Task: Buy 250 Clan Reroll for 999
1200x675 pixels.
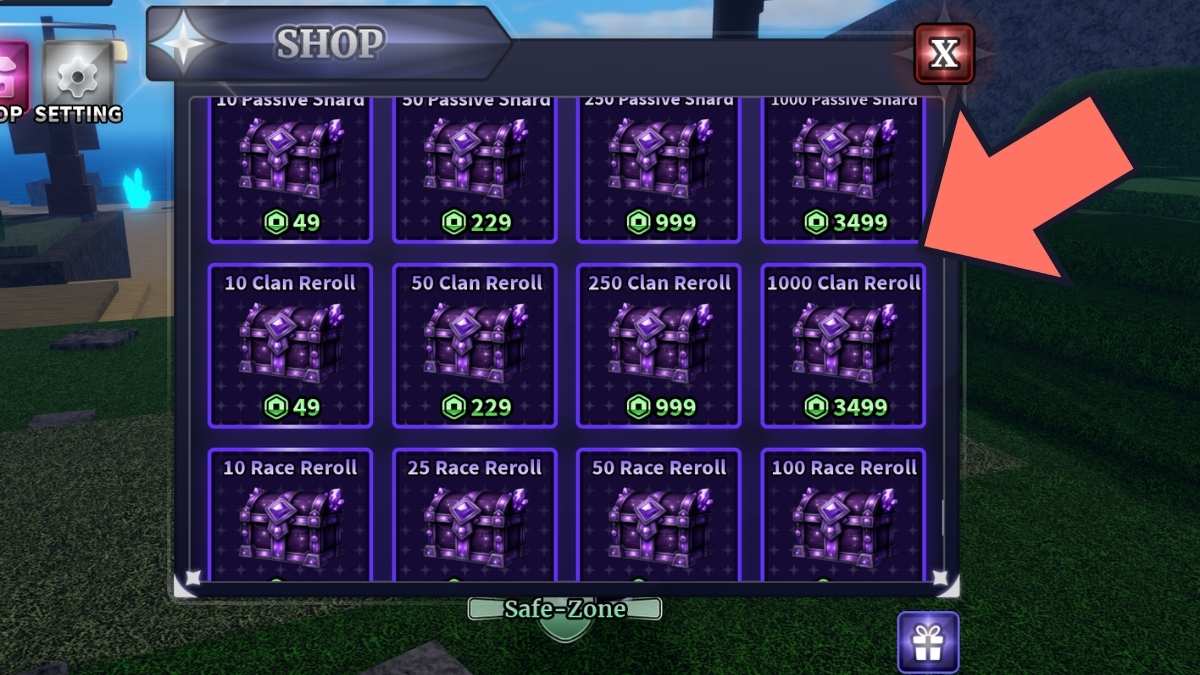Action: 659,345
